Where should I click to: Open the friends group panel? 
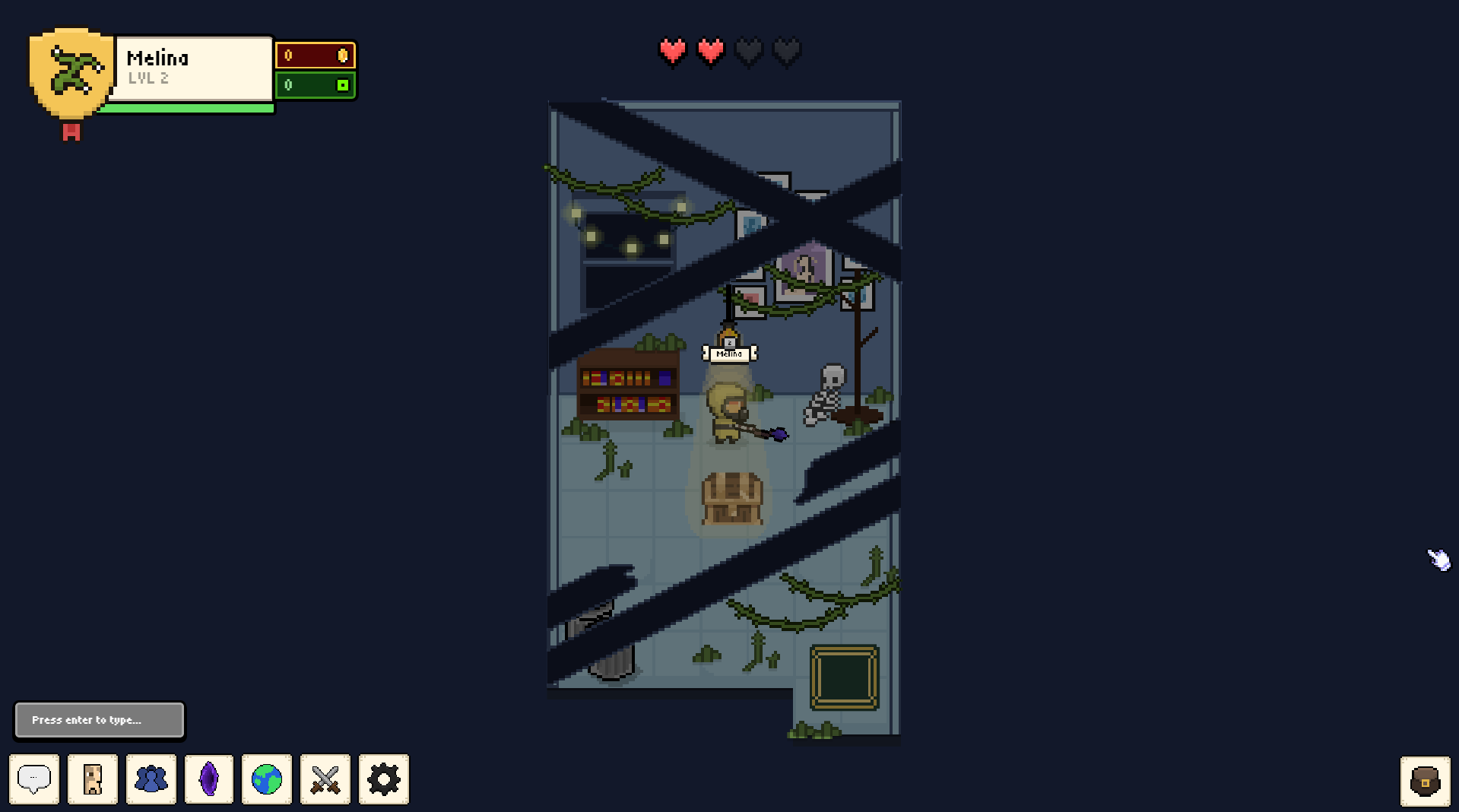pos(151,779)
